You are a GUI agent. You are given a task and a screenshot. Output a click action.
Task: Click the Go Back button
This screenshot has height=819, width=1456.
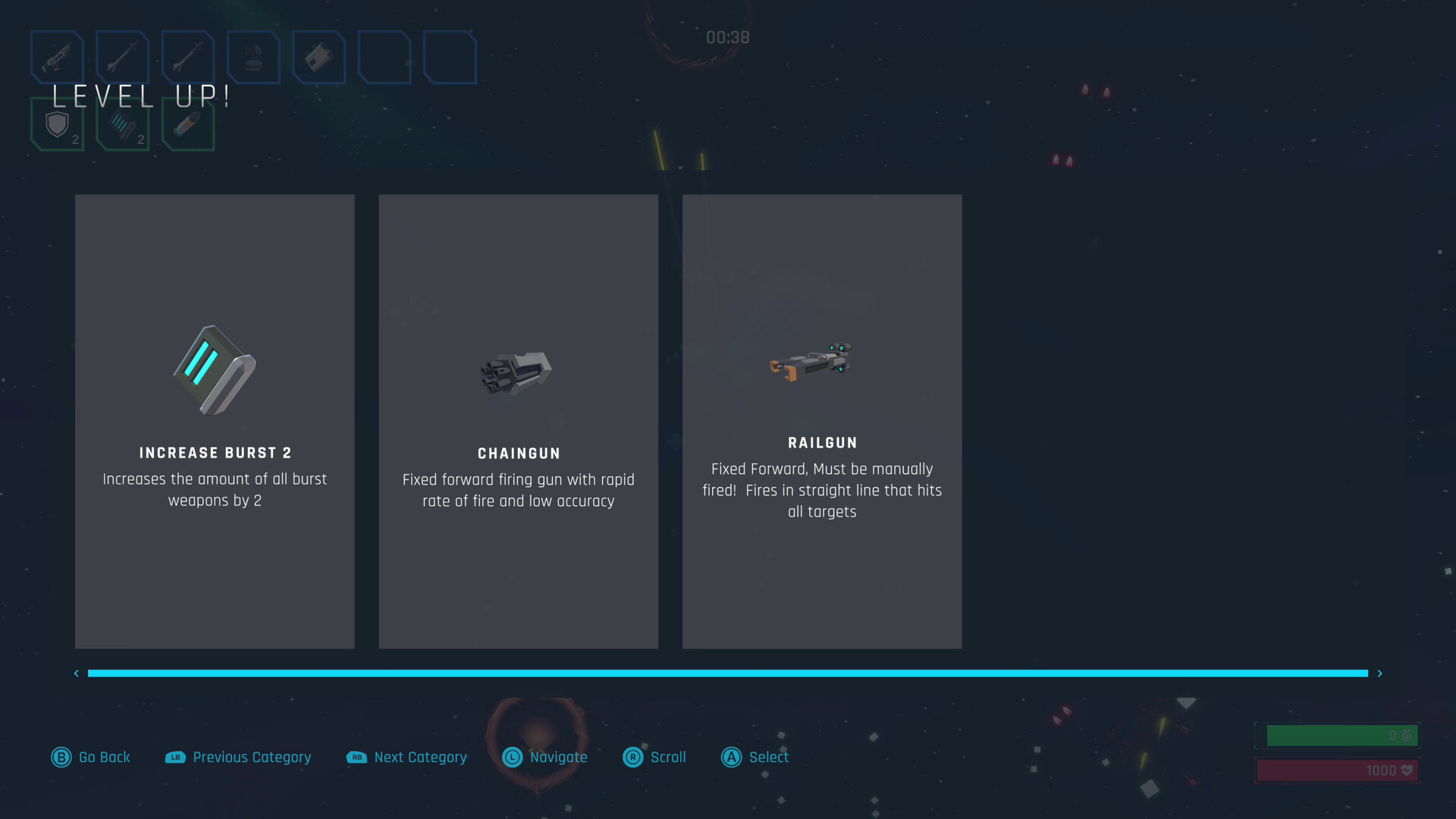pos(90,757)
